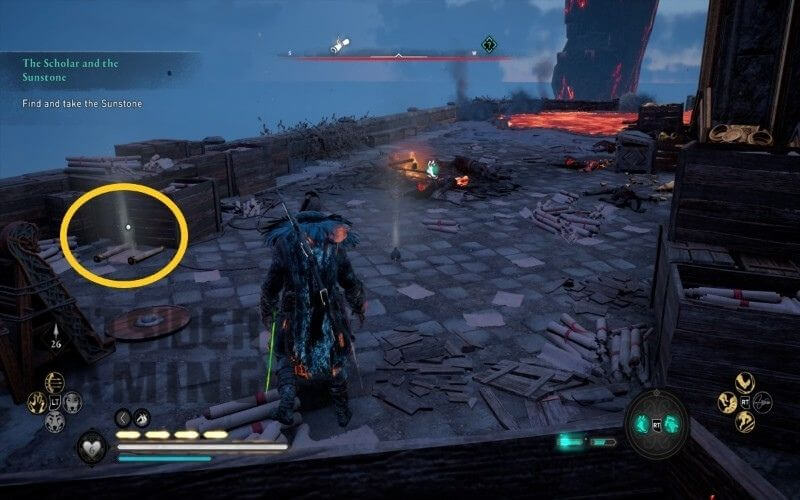Select the top ranged ability above RT
Screen dimensions: 800x500
coord(743,382)
